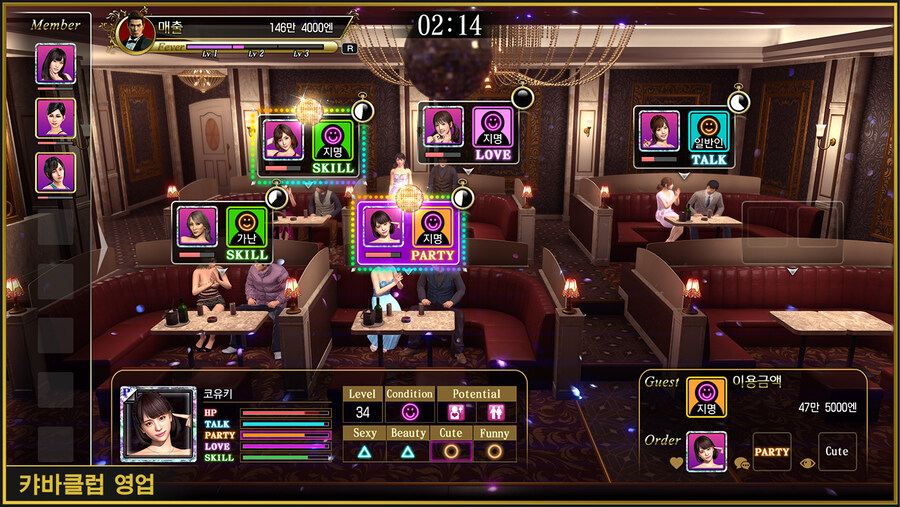The image size is (900, 507).
Task: Click the Cute order button
Action: [x=837, y=452]
